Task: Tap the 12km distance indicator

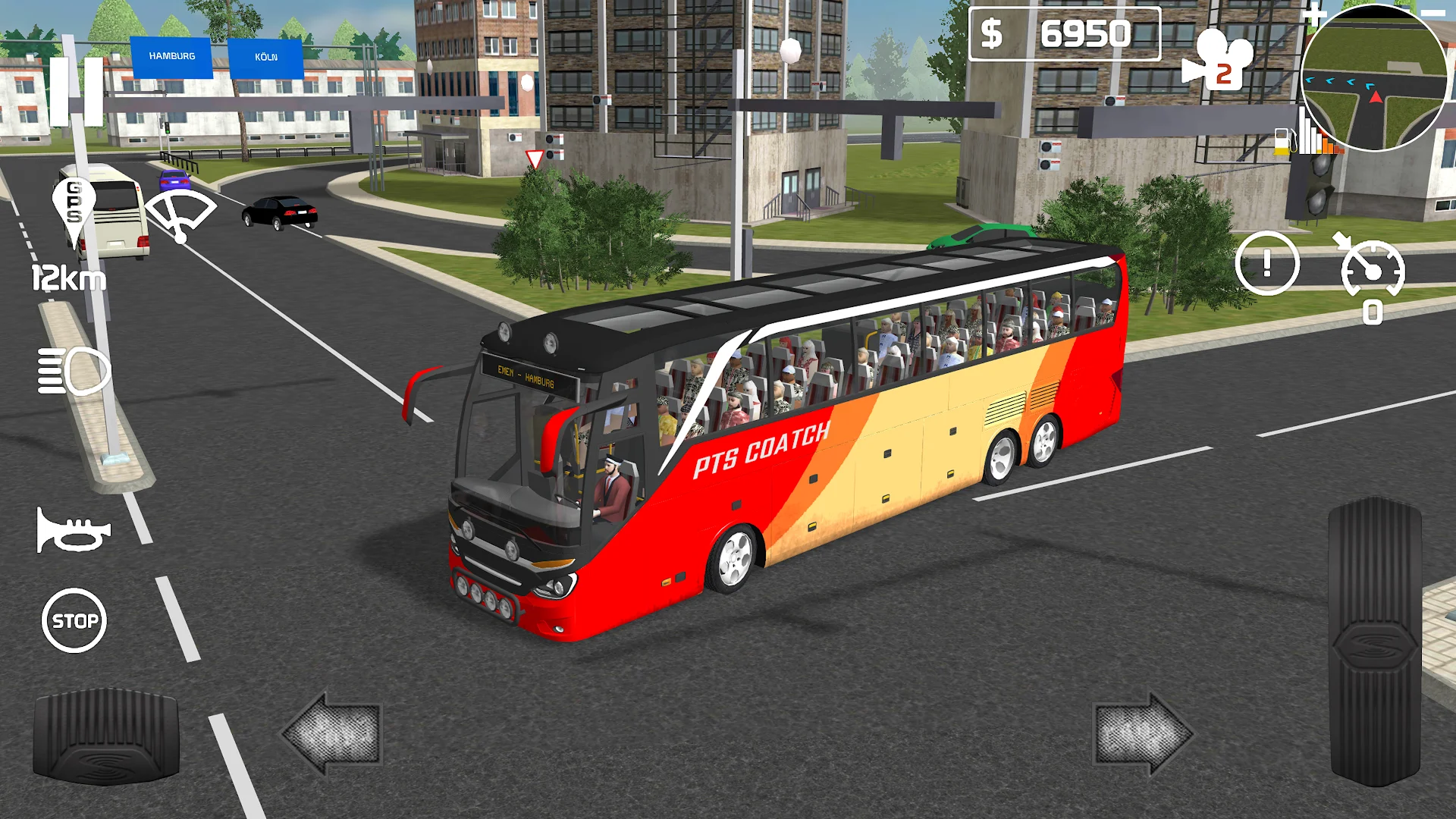Action: pyautogui.click(x=68, y=278)
